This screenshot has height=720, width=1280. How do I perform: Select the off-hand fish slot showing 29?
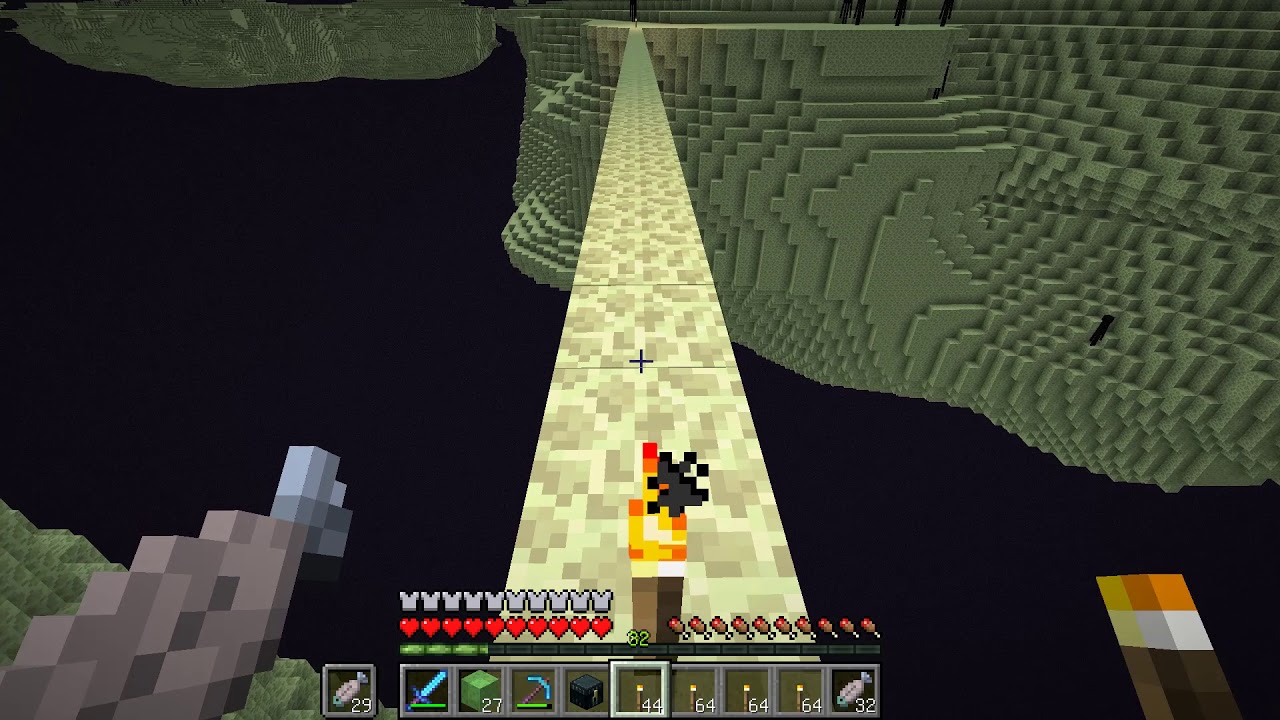coord(349,691)
